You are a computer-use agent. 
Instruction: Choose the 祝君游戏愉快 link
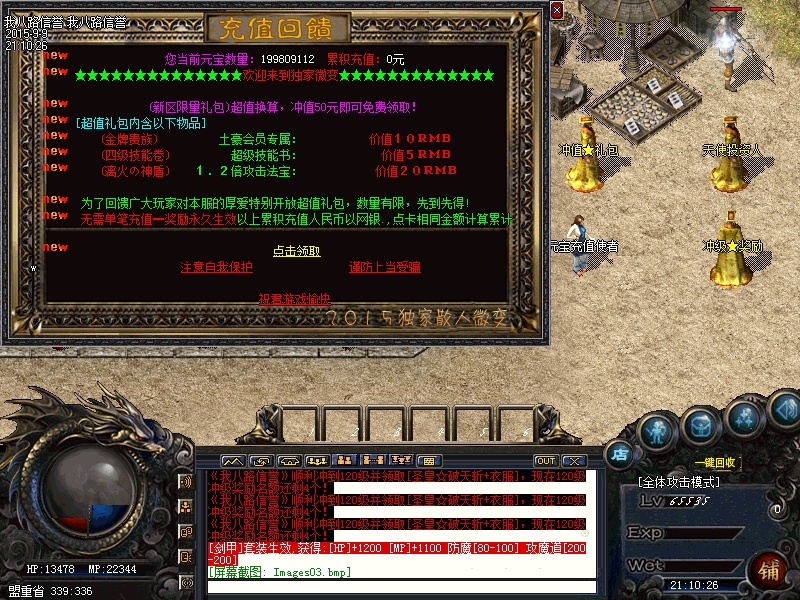[x=294, y=299]
